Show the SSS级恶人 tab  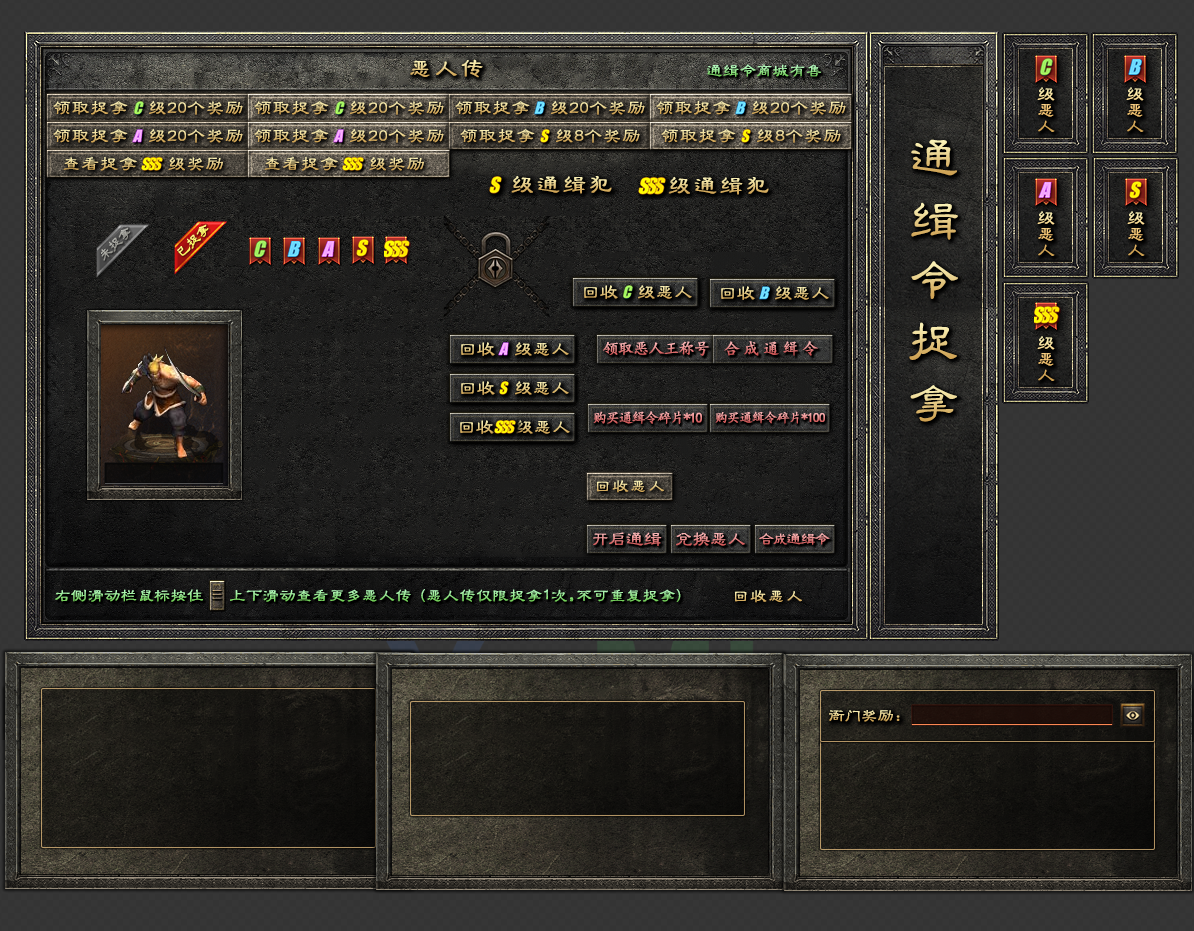1046,343
